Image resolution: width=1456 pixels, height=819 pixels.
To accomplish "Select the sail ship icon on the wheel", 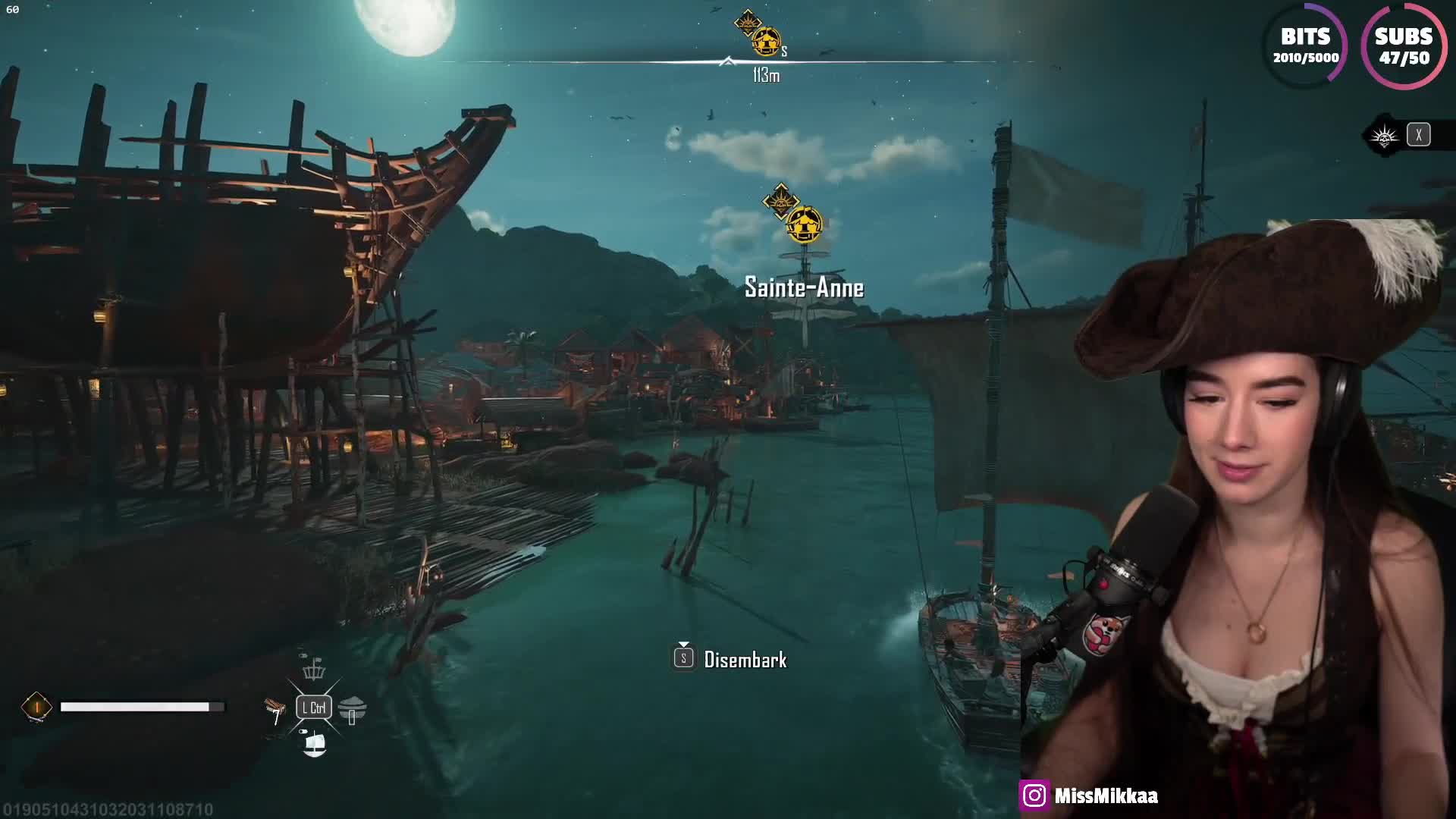I will pos(314,744).
